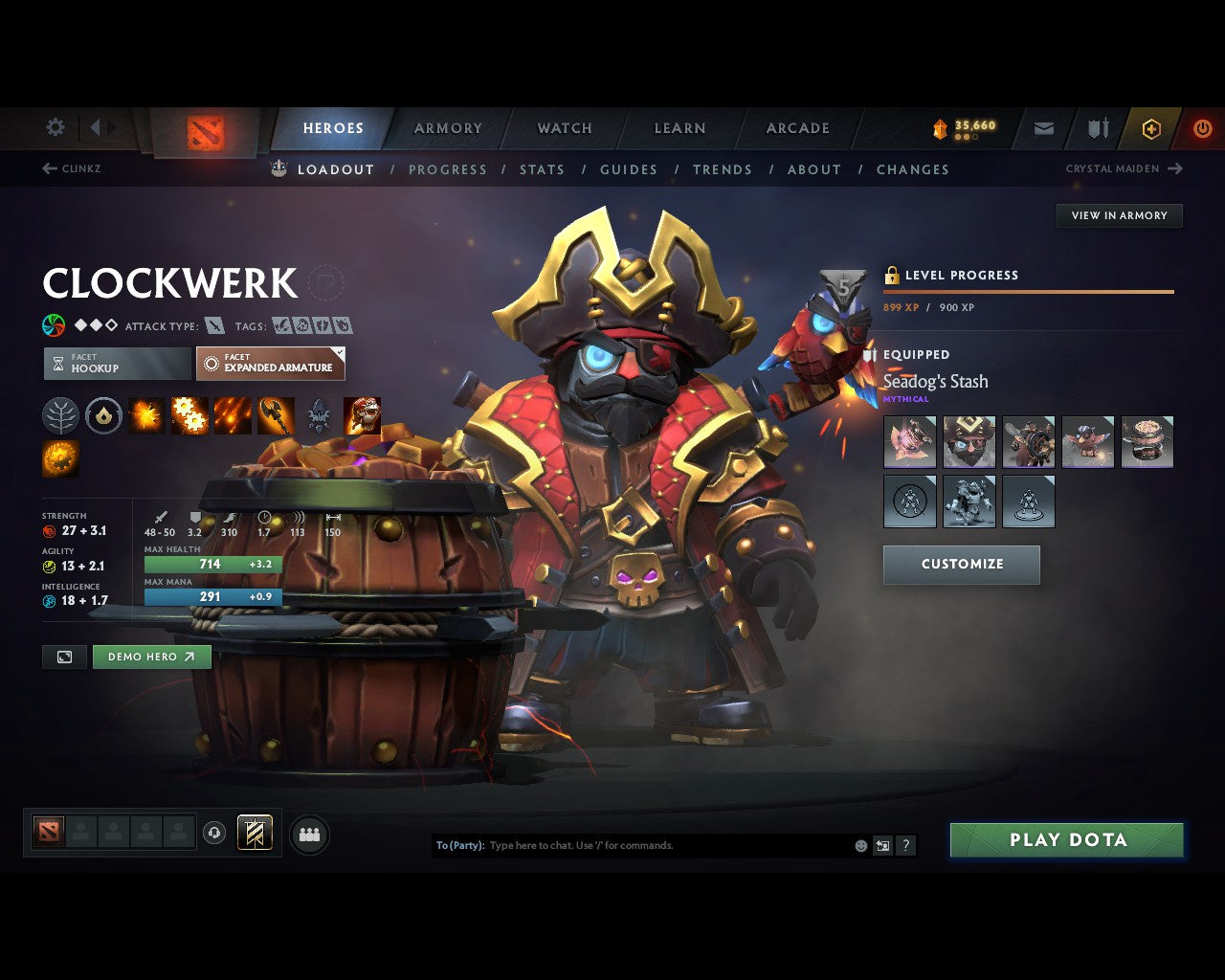1225x980 pixels.
Task: Click the CUSTOMIZE button under Equipped
Action: tap(961, 565)
